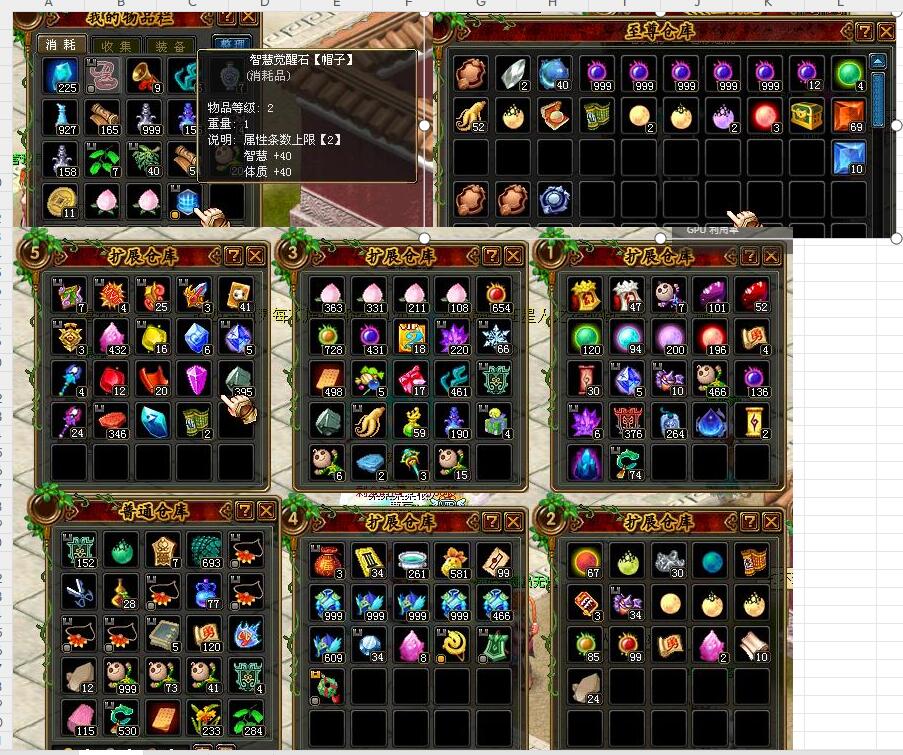Open the 收集 inventory tab

116,45
